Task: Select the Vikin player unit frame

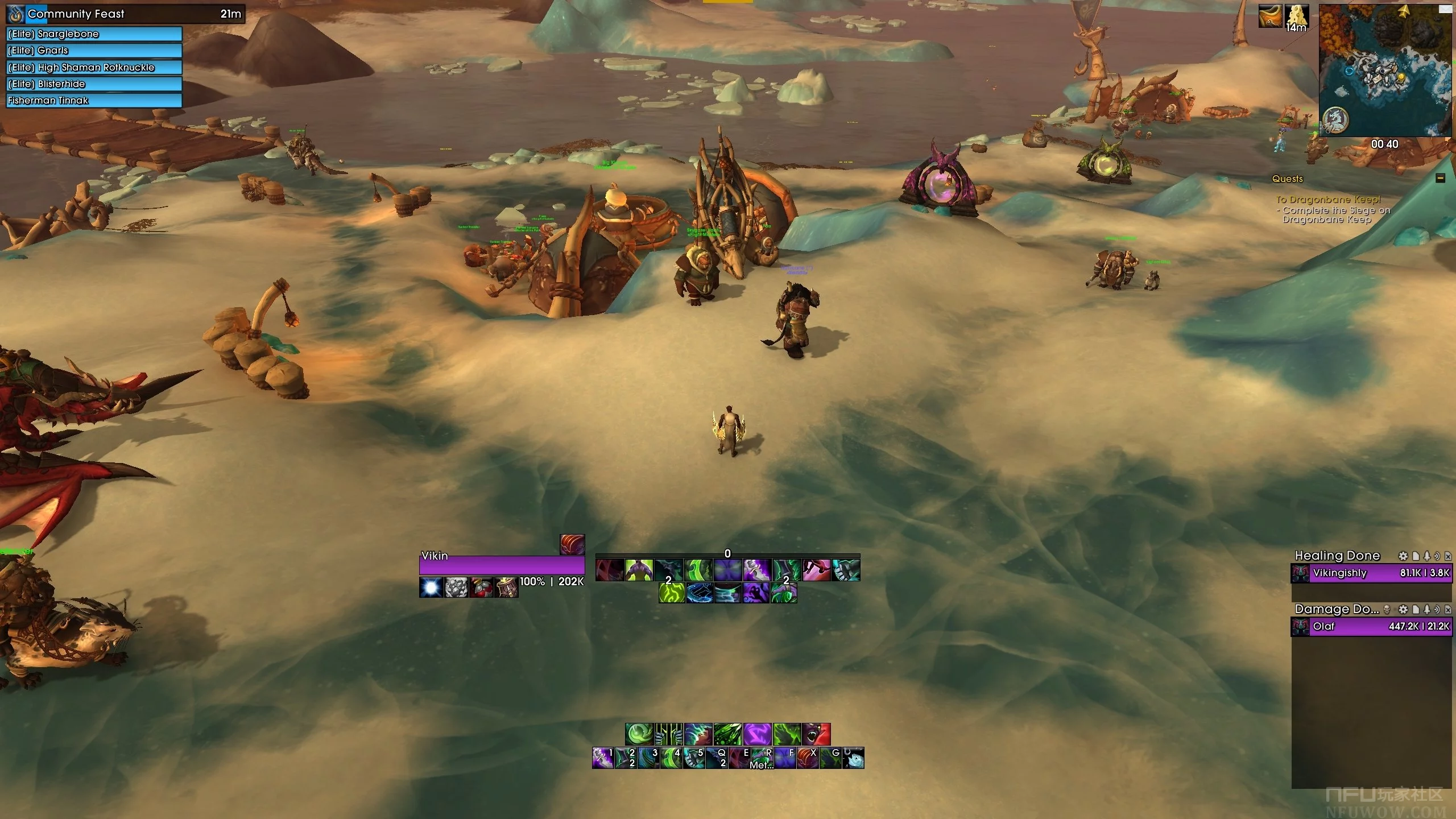Action: point(502,565)
